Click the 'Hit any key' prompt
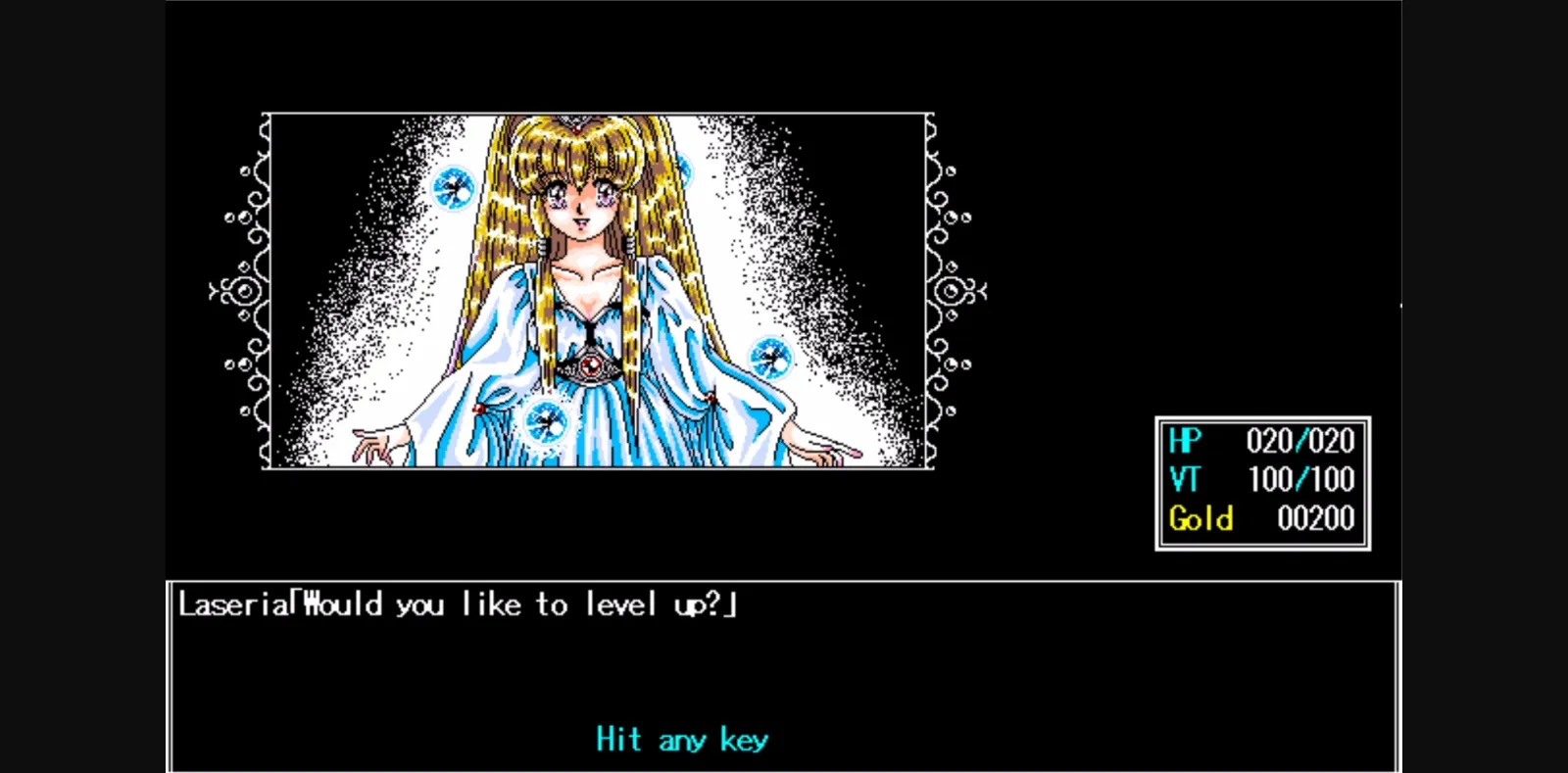 683,739
